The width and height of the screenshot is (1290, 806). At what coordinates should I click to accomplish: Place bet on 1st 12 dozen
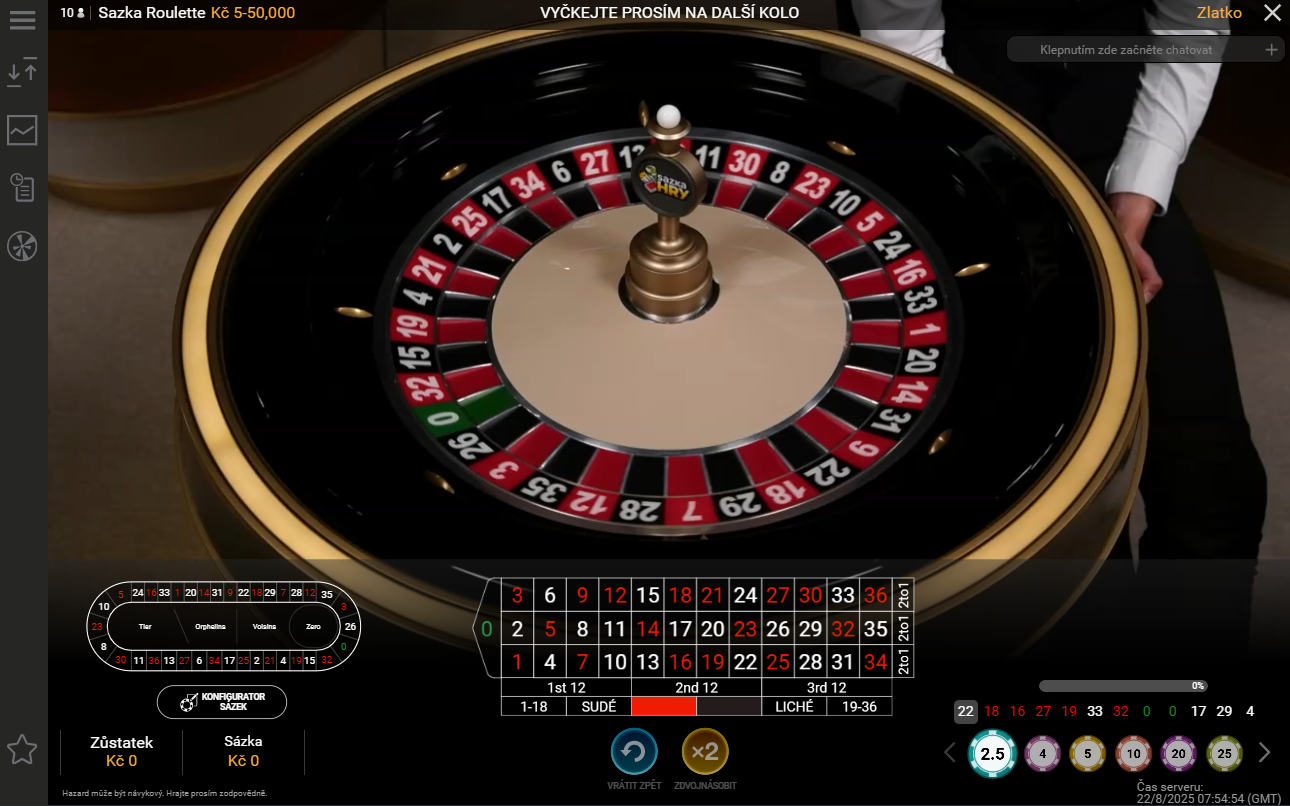point(566,688)
